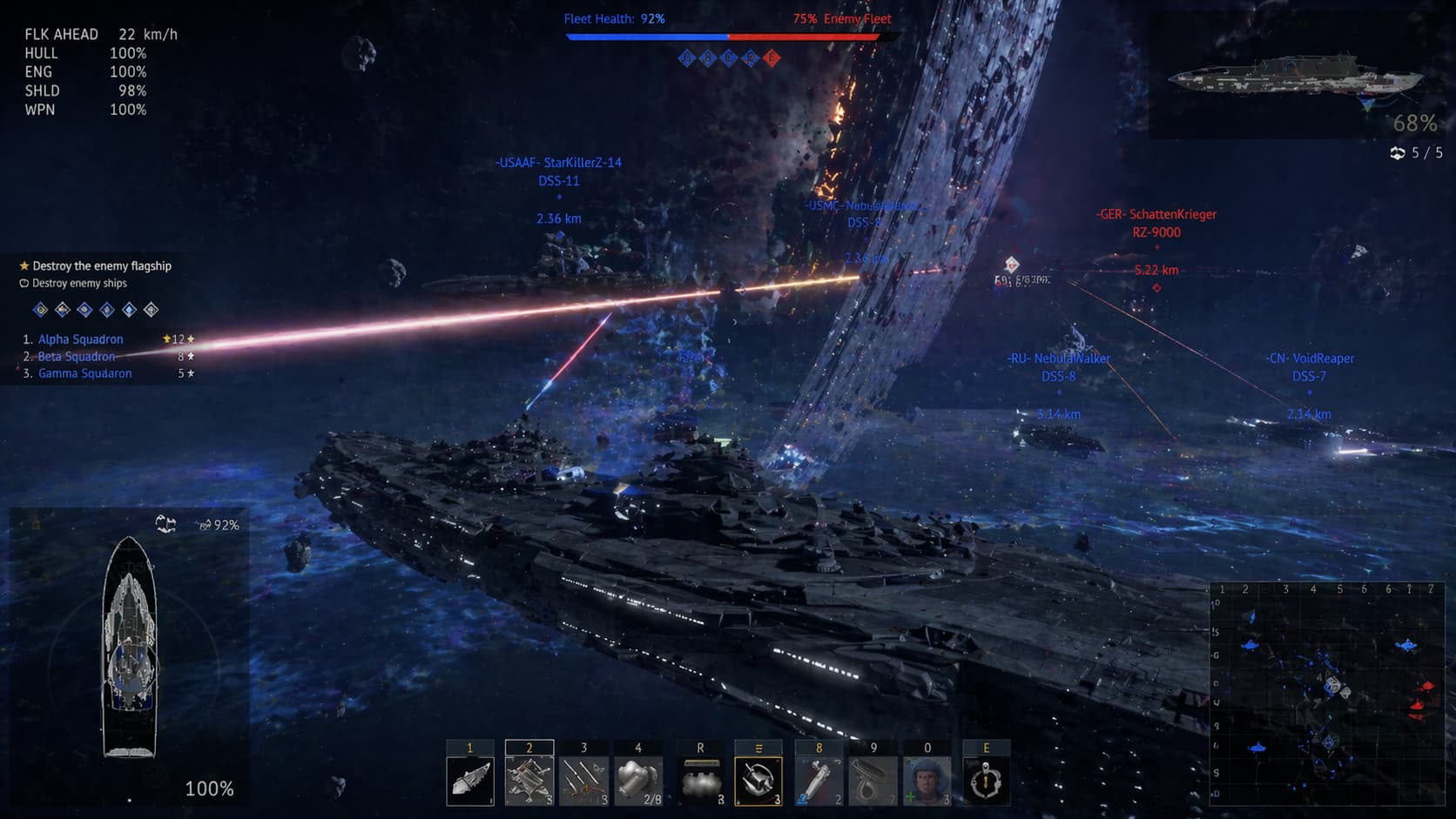
Task: Select Alpha Squadron in the squad list
Action: [81, 339]
